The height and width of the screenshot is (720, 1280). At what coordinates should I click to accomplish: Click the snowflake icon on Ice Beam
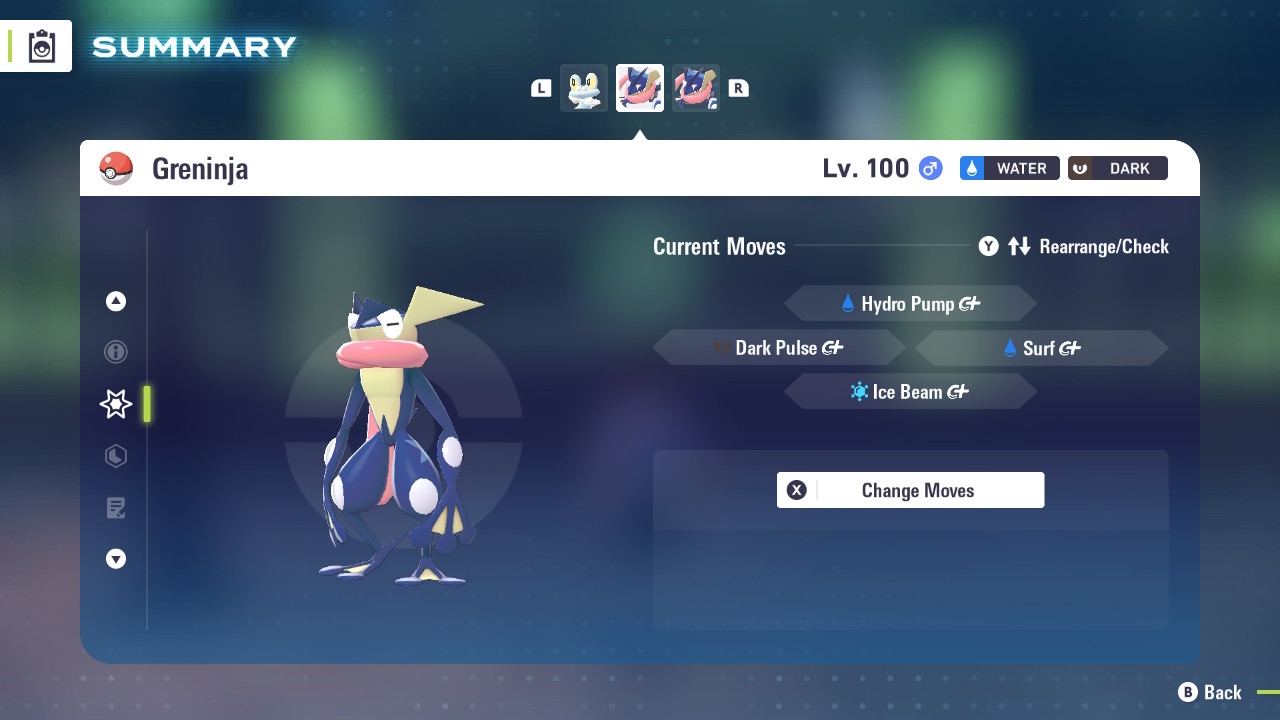tap(857, 391)
